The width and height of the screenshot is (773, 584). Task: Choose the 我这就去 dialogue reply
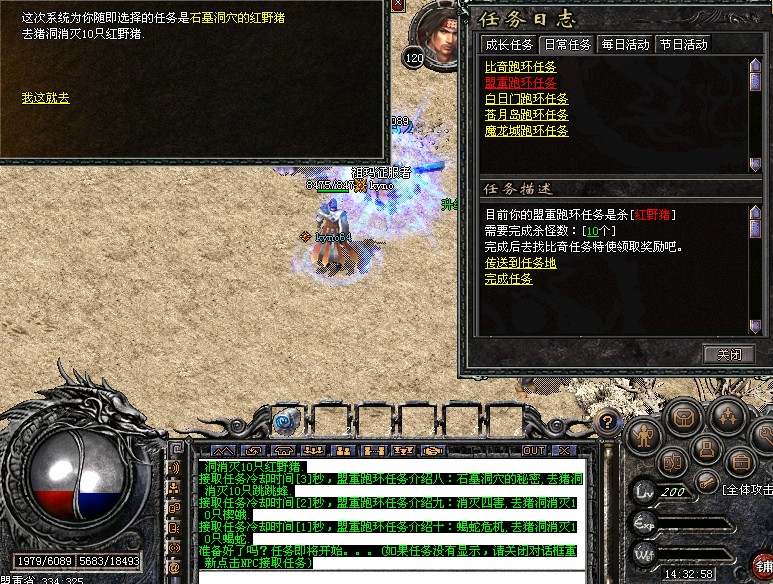(45, 98)
